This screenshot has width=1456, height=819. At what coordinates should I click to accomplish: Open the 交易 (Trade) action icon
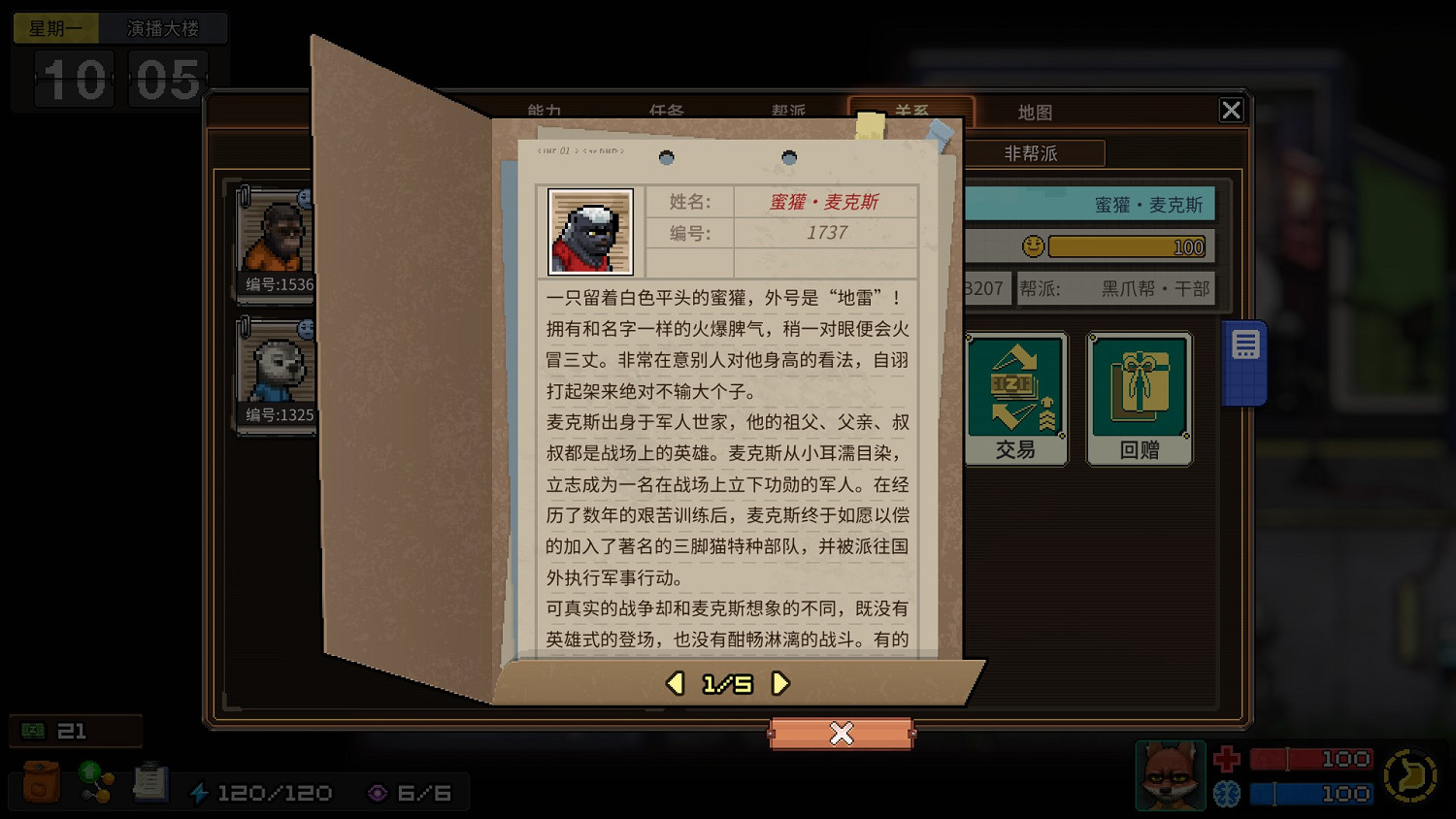pos(1015,396)
